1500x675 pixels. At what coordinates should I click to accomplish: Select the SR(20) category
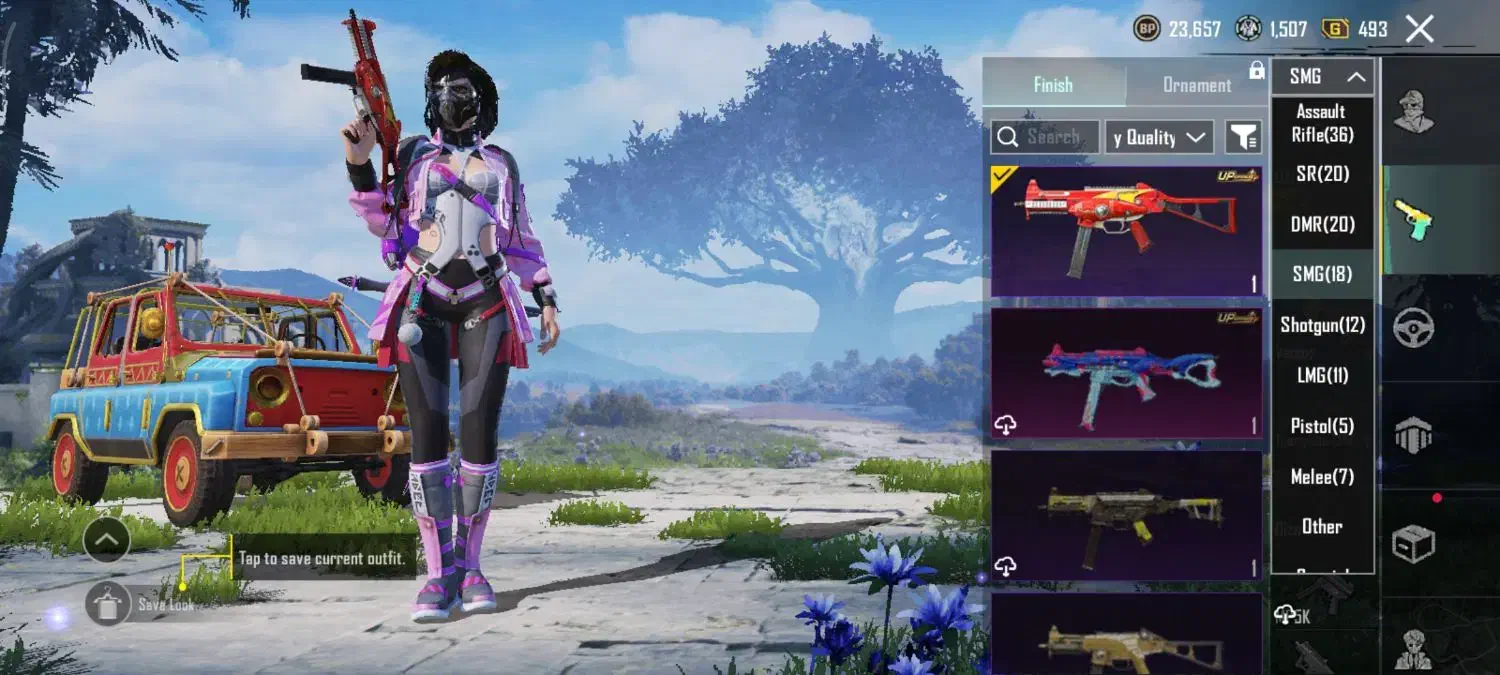click(x=1322, y=174)
